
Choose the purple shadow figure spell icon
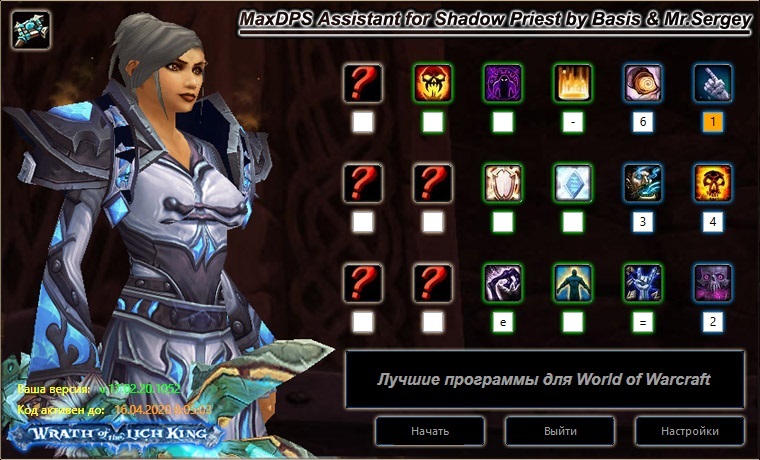(503, 84)
